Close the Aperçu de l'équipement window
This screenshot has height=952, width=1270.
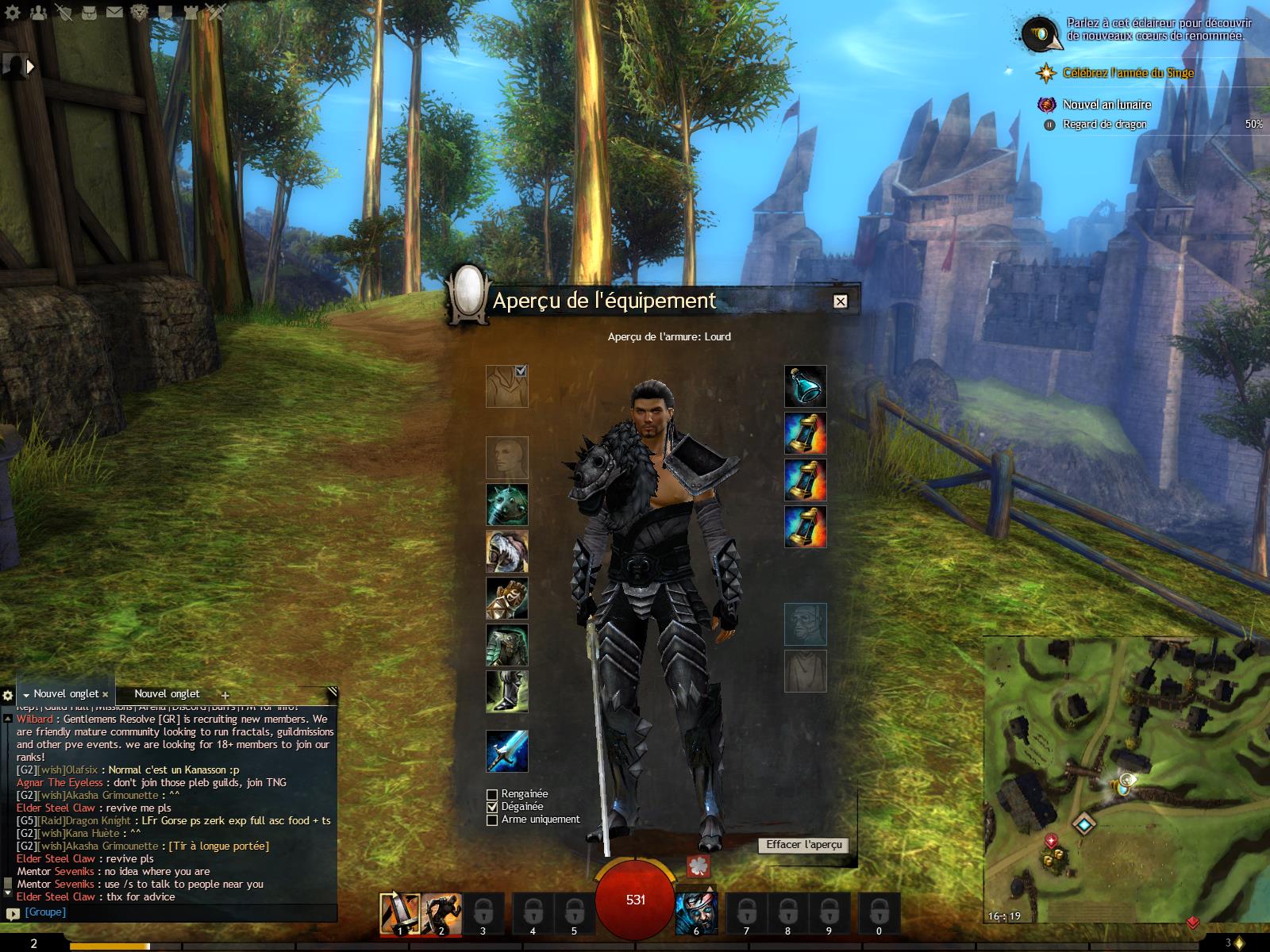840,301
